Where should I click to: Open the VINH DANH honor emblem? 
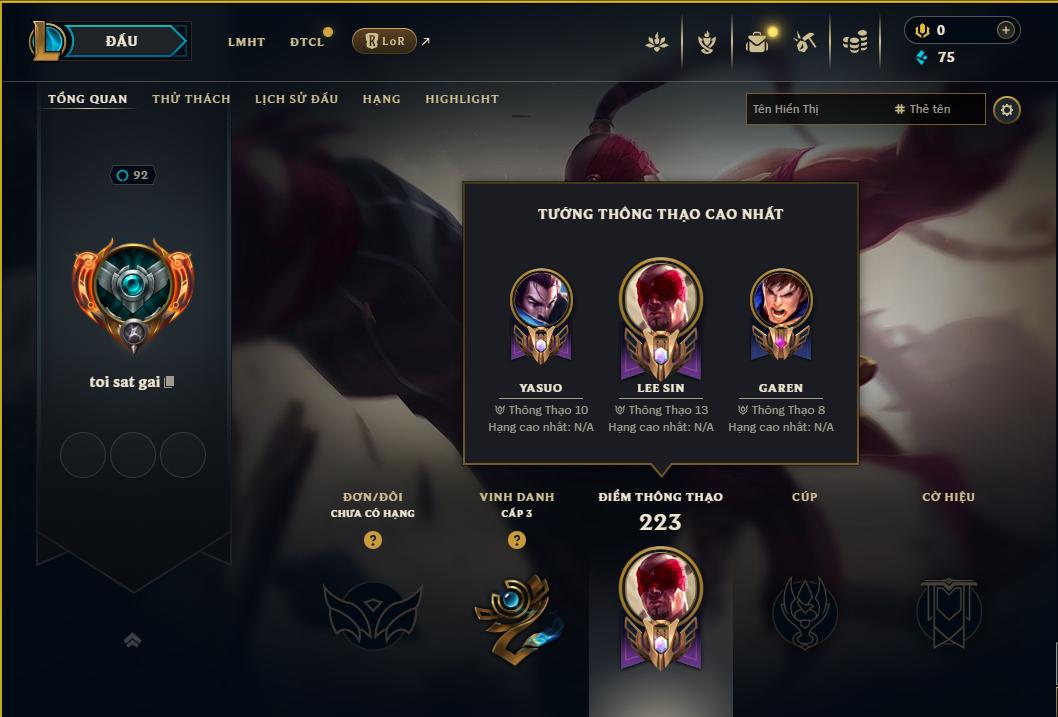pyautogui.click(x=516, y=612)
